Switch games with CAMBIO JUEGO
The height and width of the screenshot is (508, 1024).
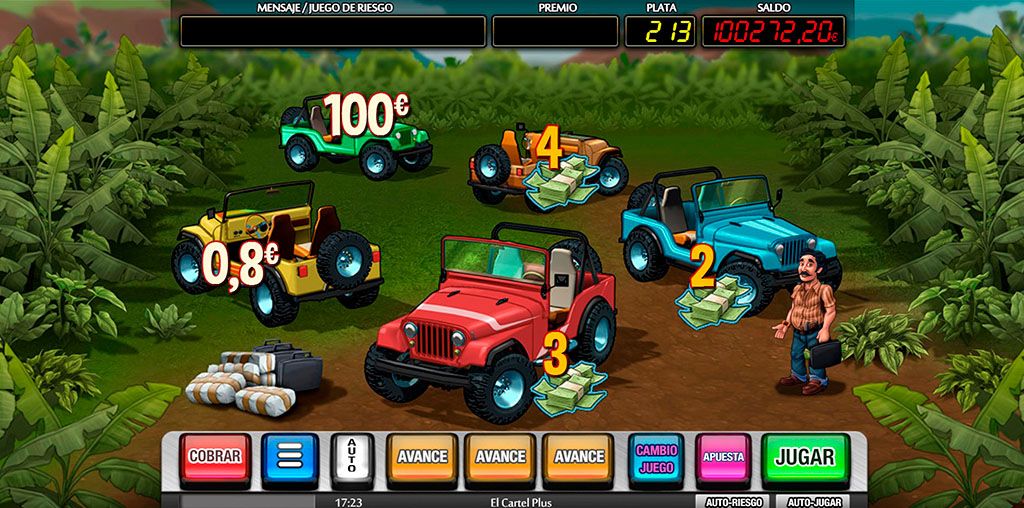657,457
